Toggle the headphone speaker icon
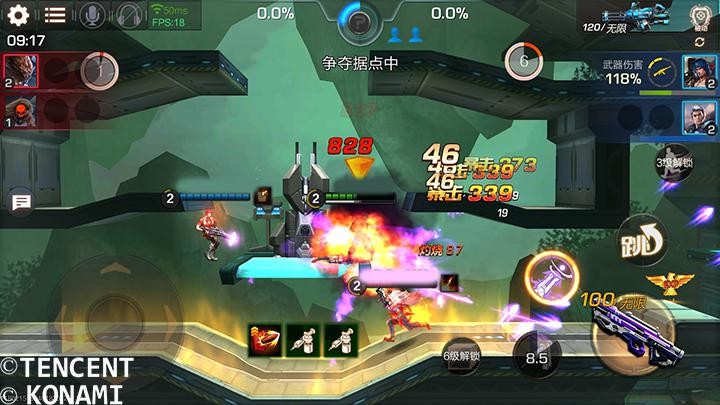The width and height of the screenshot is (720, 405). pos(129,15)
